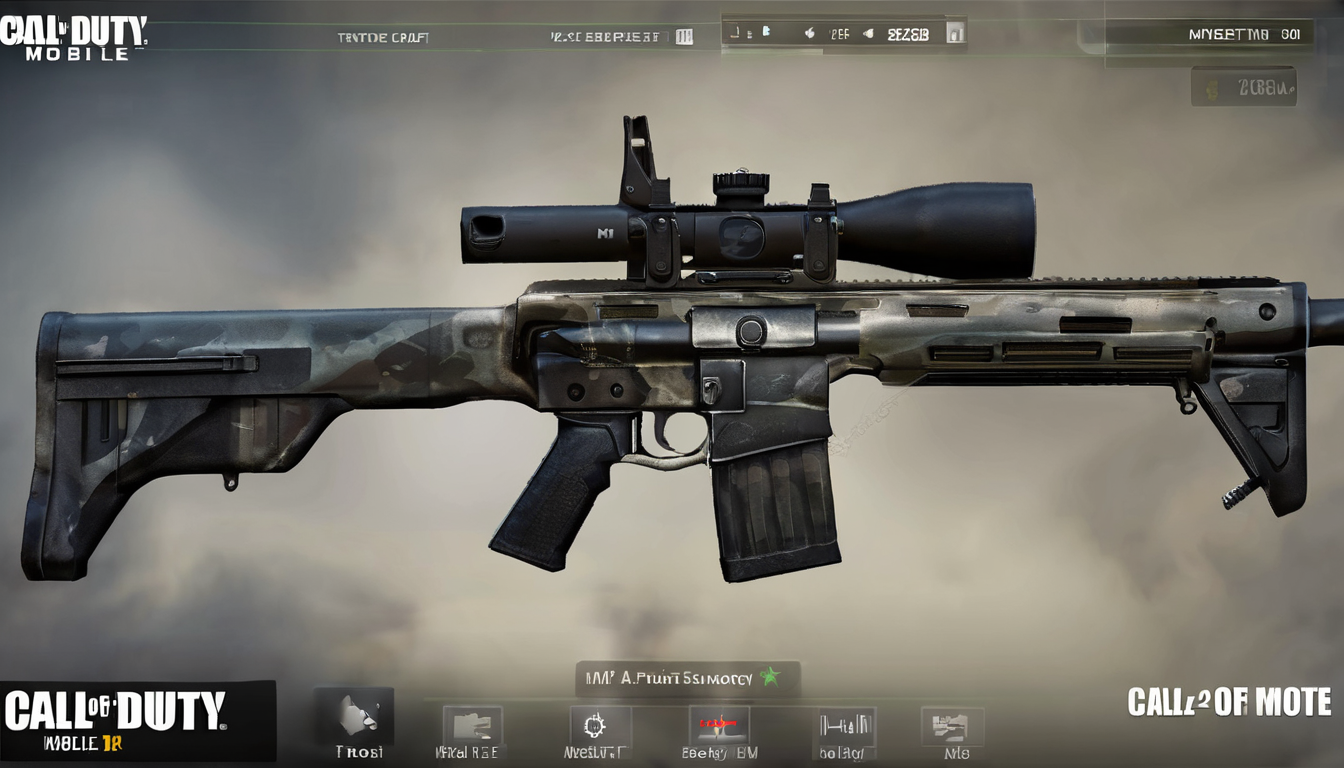Select the vertical-bars attachment slot
Image resolution: width=1344 pixels, height=768 pixels.
[x=845, y=727]
